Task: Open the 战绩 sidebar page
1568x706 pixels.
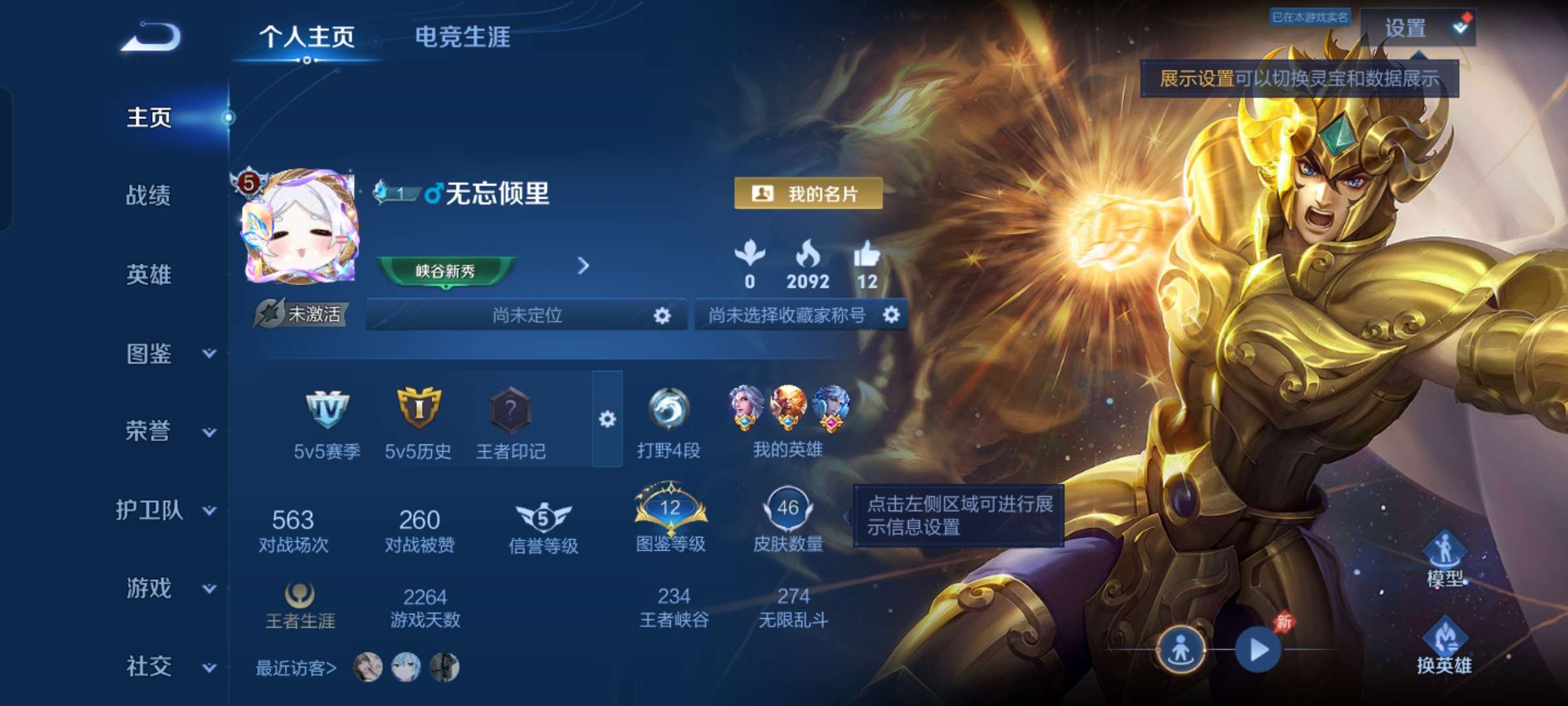Action: (x=147, y=197)
